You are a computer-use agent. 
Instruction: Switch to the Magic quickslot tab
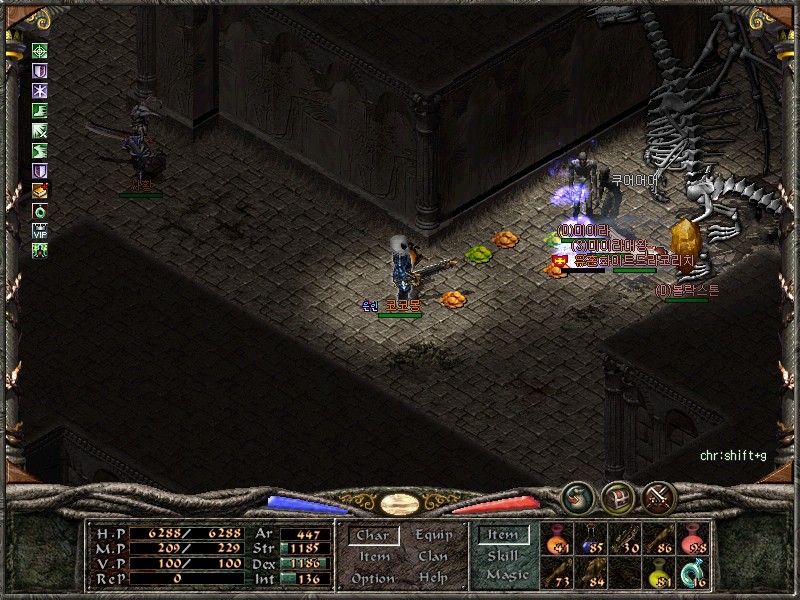pos(506,575)
